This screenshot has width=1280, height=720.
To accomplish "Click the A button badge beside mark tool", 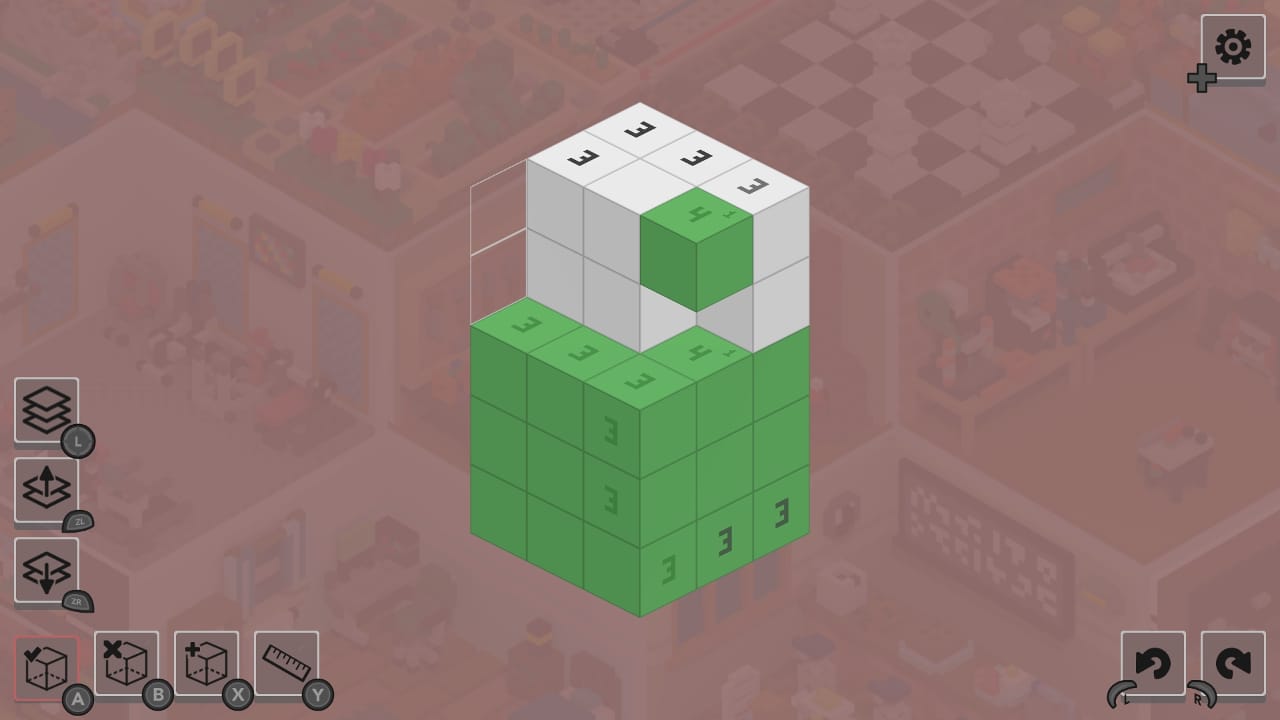I will pyautogui.click(x=78, y=698).
